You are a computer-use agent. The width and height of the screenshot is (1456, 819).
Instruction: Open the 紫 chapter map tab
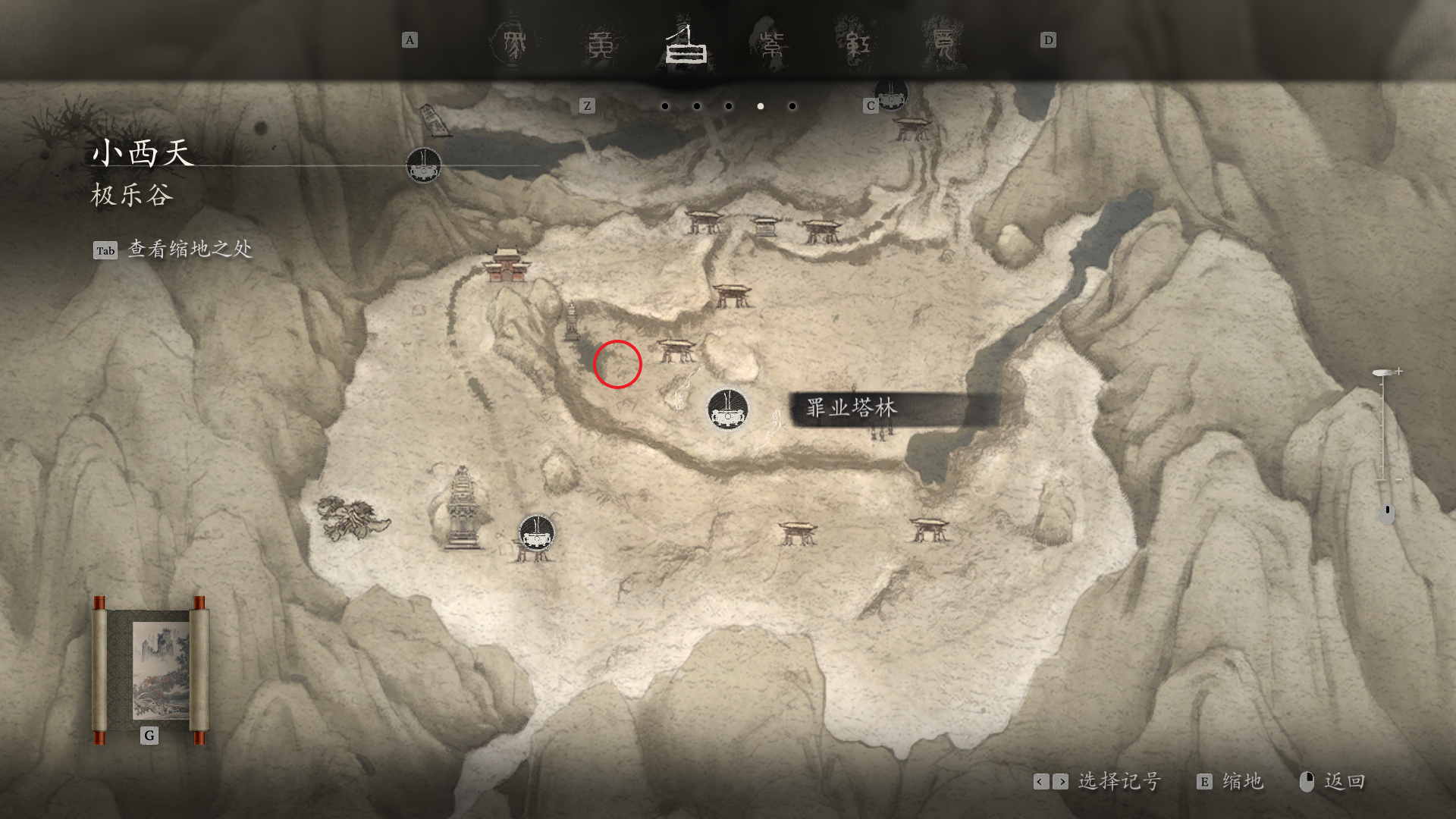click(x=772, y=45)
